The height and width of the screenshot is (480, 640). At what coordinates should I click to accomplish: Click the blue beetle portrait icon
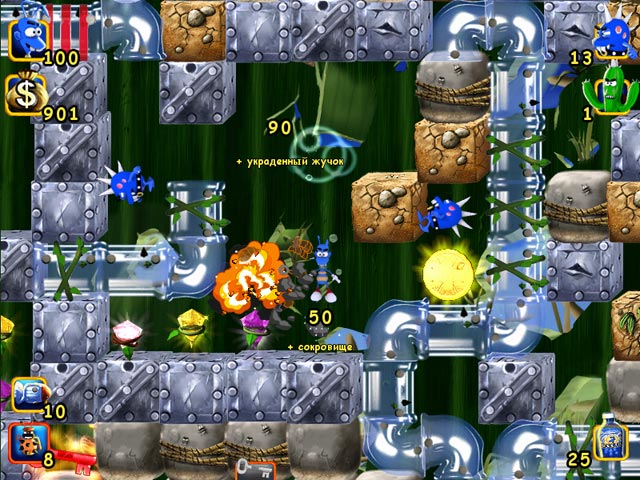[30, 38]
